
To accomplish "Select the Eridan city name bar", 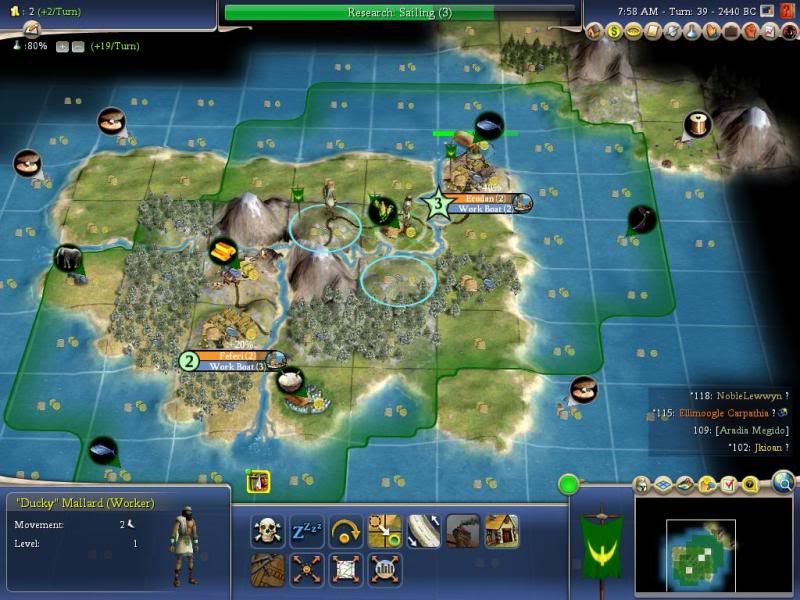I will tap(488, 199).
